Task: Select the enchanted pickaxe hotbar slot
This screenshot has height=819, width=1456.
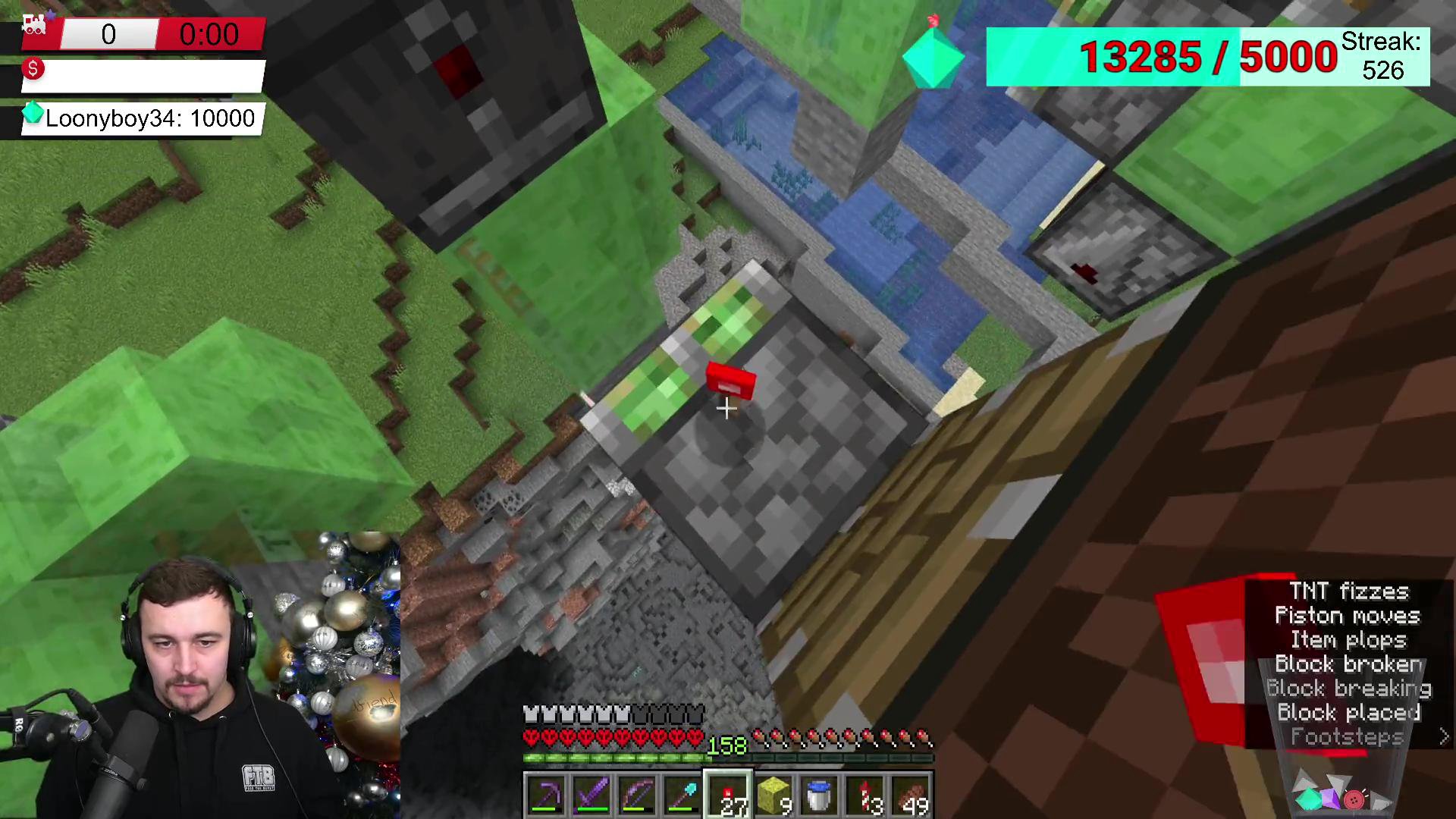Action: 546,795
